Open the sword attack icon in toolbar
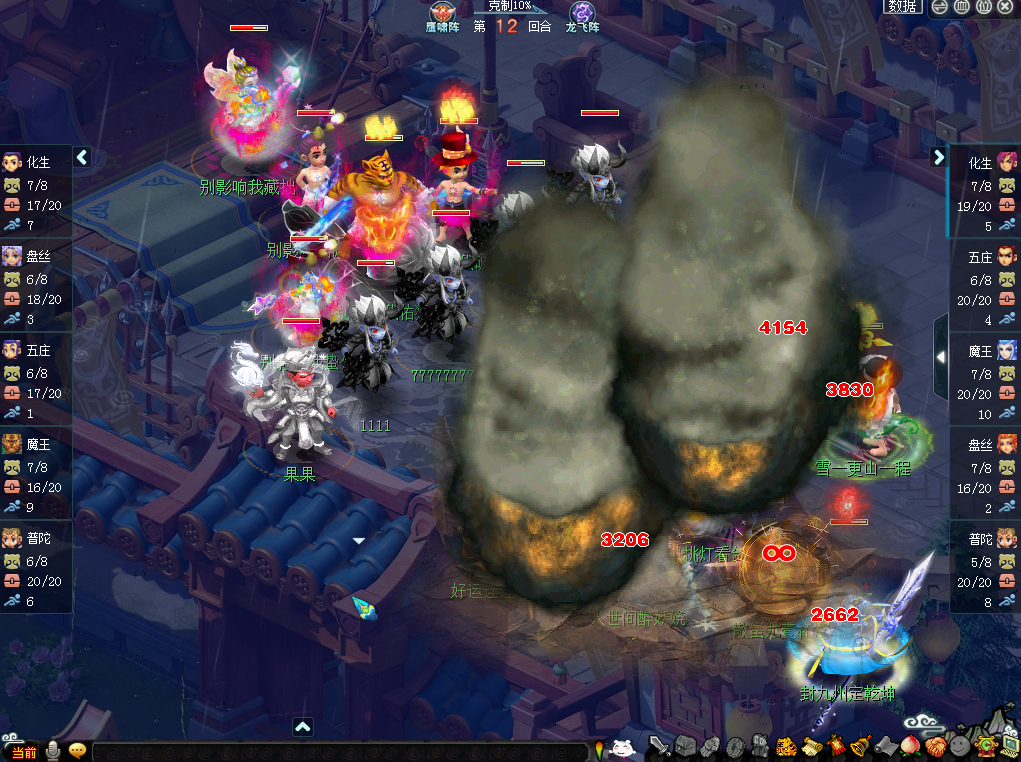Image resolution: width=1021 pixels, height=762 pixels. coord(658,746)
